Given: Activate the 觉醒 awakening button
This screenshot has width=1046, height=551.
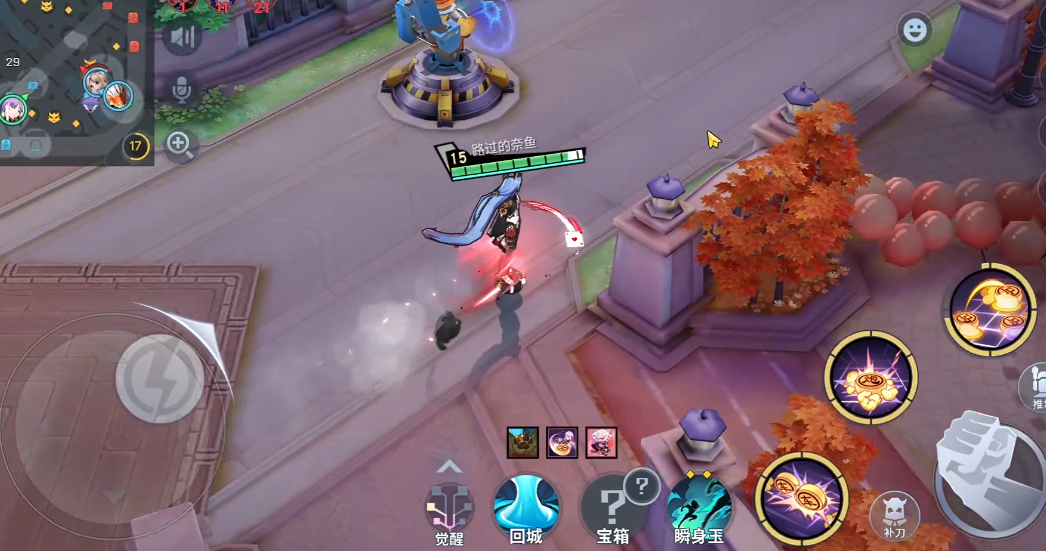Looking at the screenshot, I should (449, 506).
